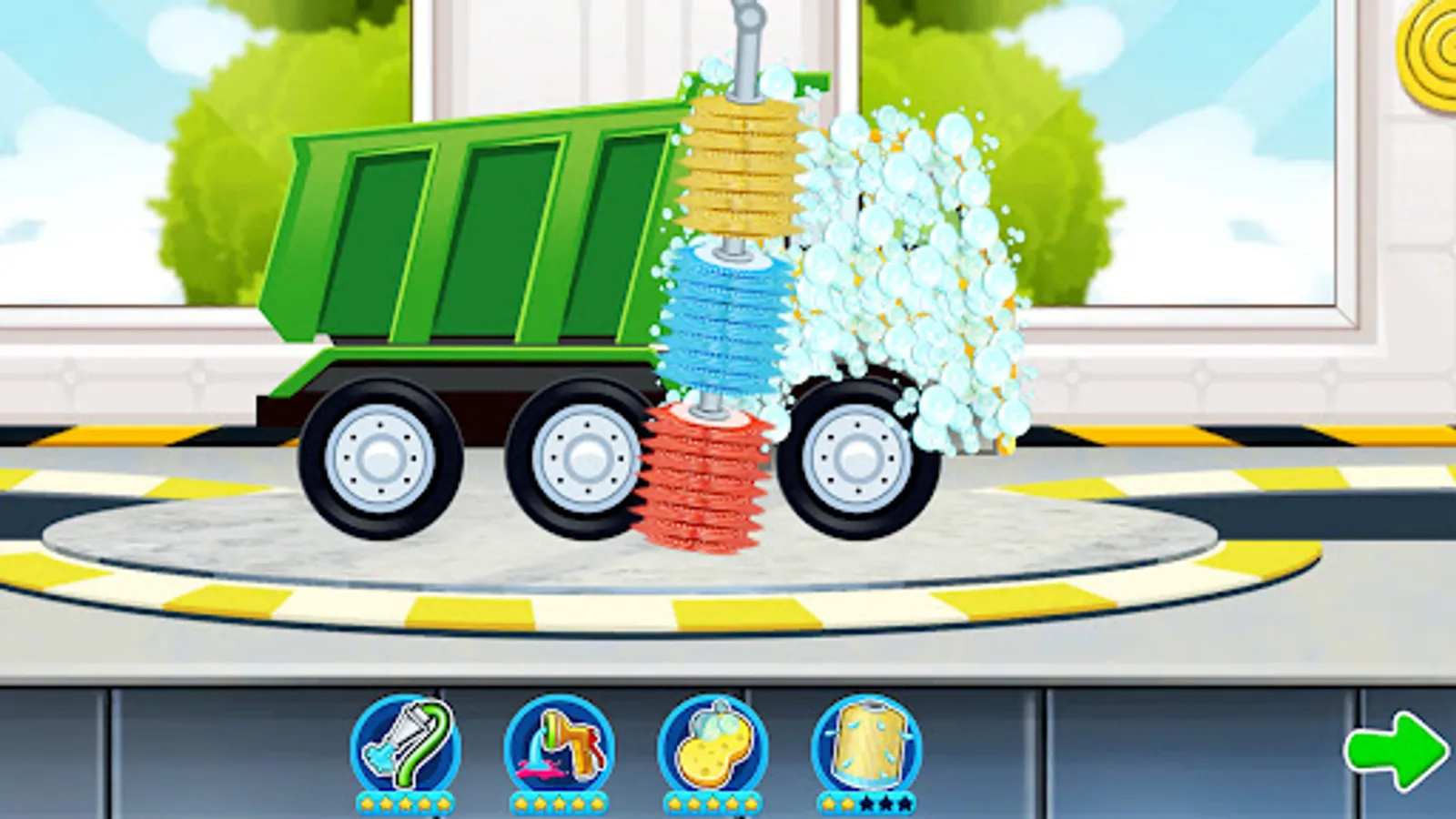Pick the sponge tool
This screenshot has width=1456, height=819.
coord(713,744)
